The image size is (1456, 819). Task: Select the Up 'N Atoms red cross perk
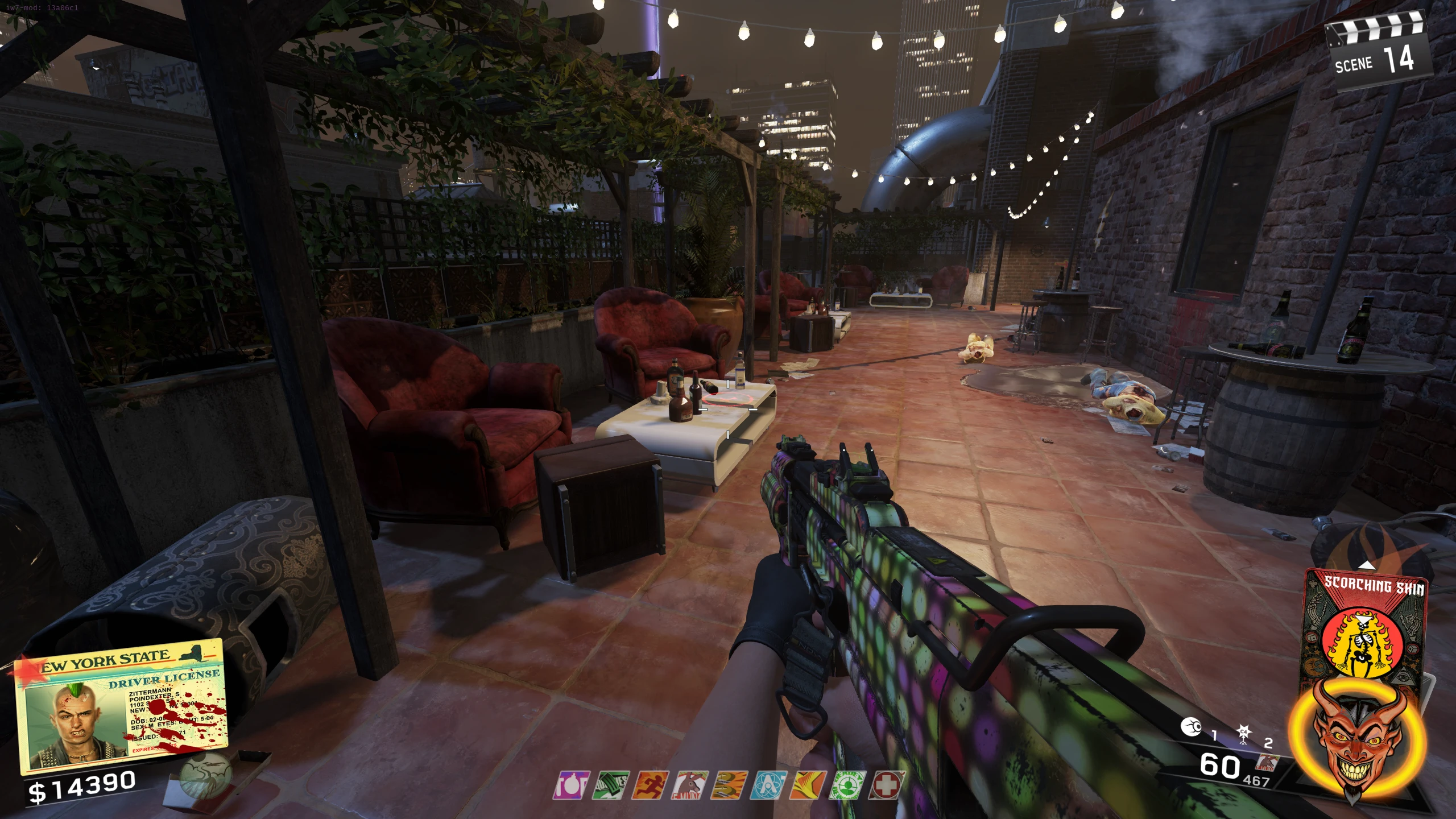tap(887, 785)
